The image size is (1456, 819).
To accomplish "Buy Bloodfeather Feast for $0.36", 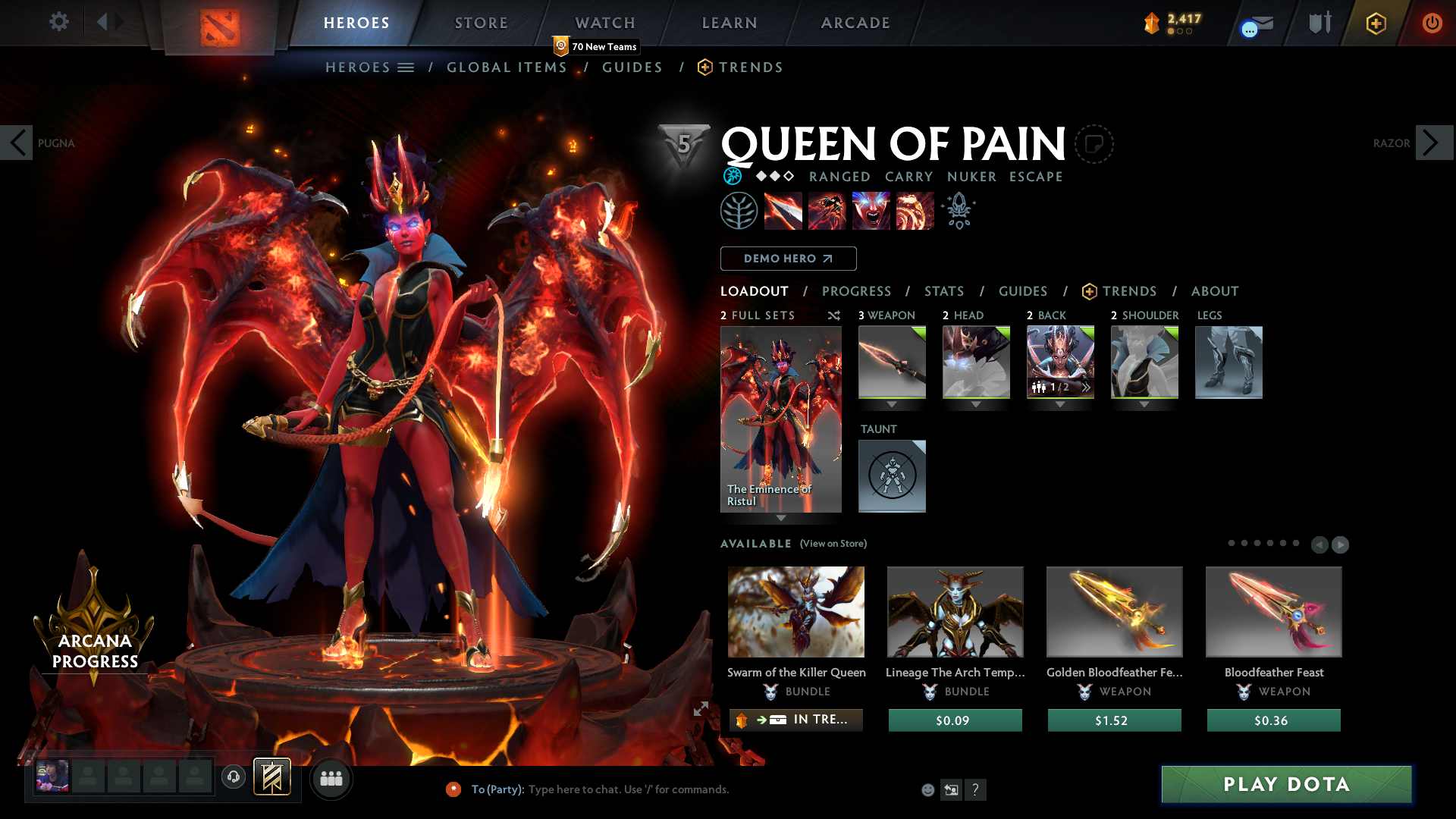I will click(x=1273, y=720).
